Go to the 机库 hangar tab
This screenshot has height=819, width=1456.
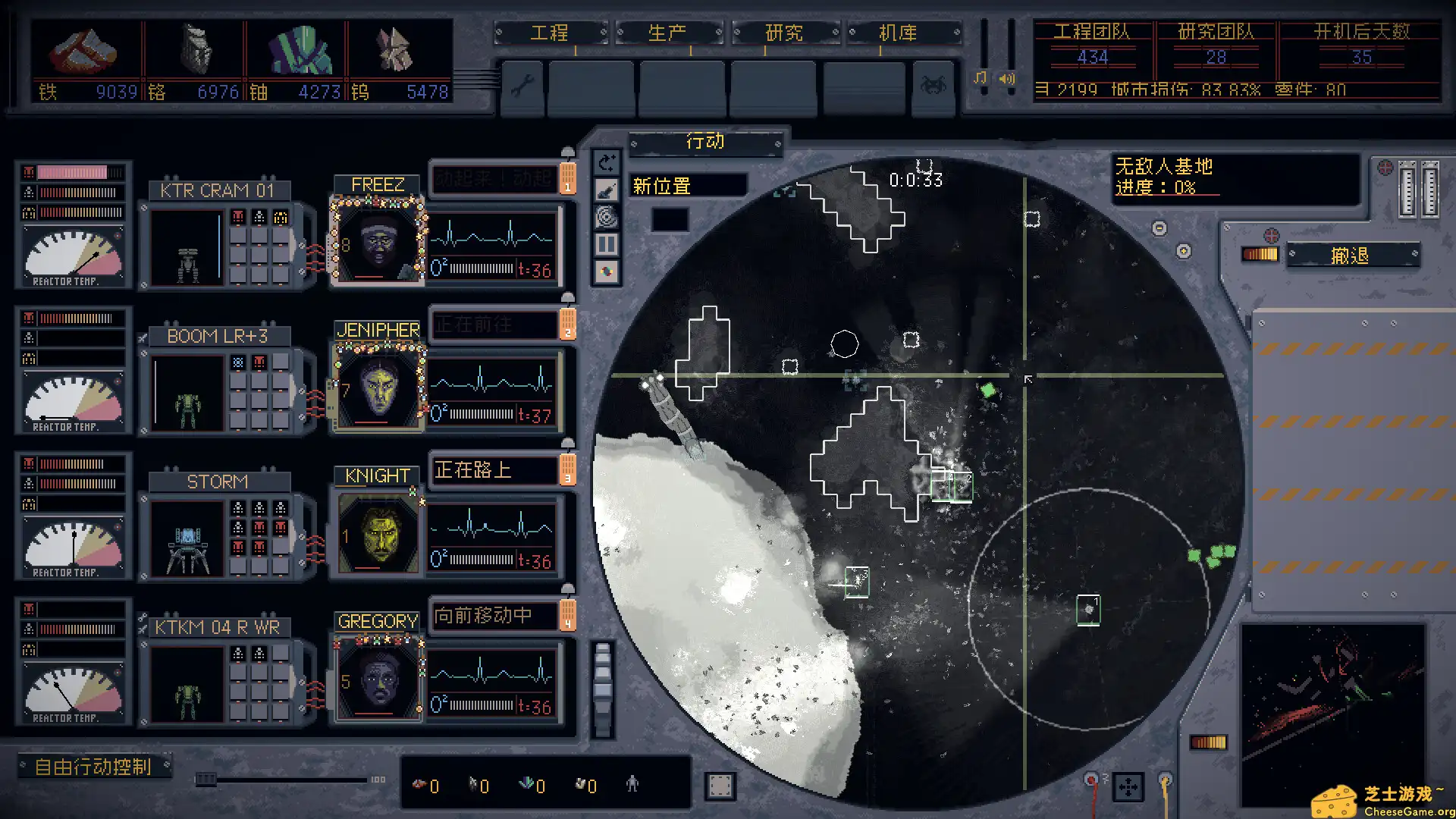point(898,33)
